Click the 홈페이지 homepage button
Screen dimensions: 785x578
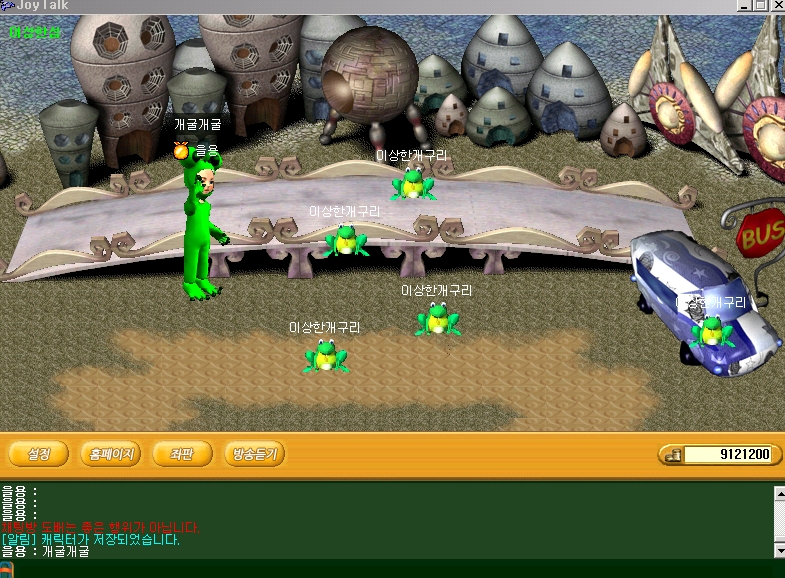(x=111, y=454)
